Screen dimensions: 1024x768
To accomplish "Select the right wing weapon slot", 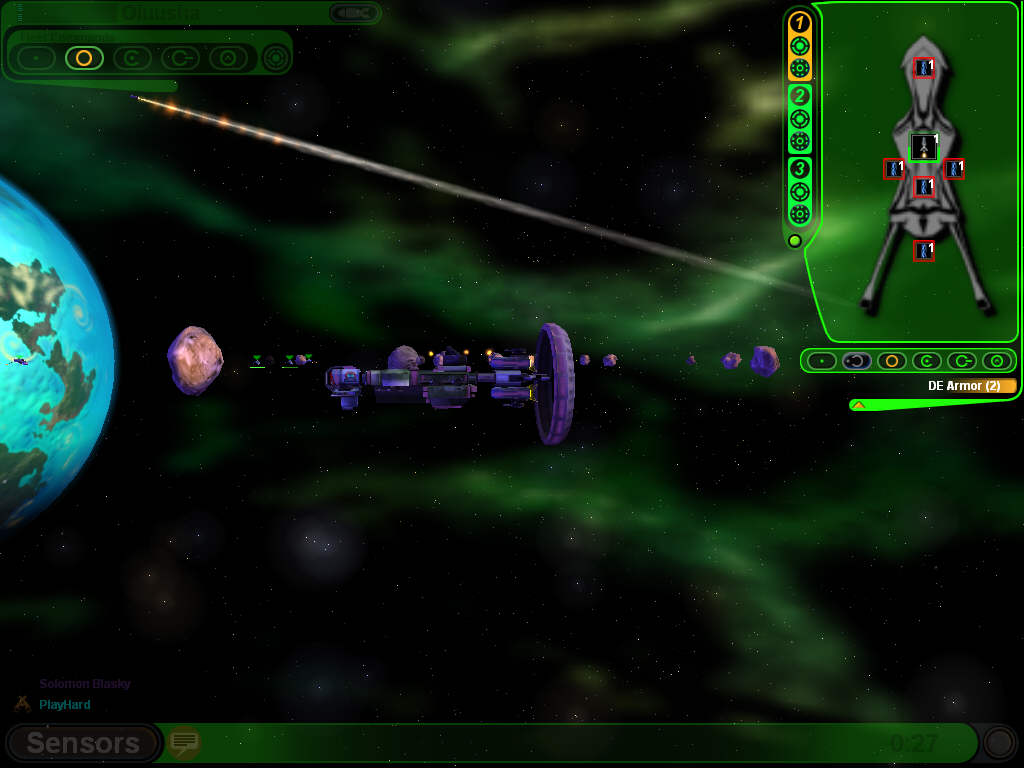I will (954, 168).
